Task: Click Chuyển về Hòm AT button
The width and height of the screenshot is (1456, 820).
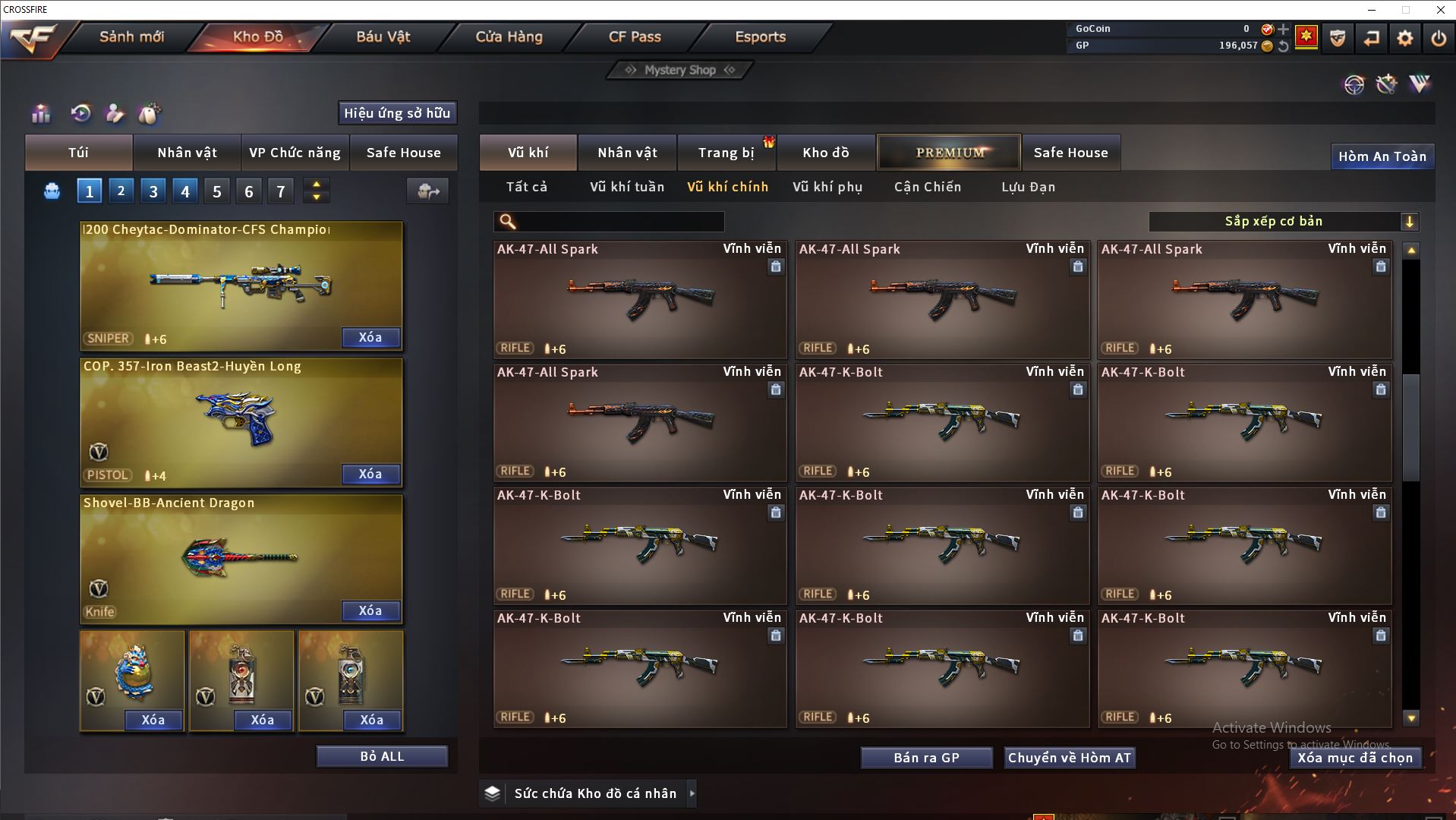Action: pyautogui.click(x=1069, y=758)
